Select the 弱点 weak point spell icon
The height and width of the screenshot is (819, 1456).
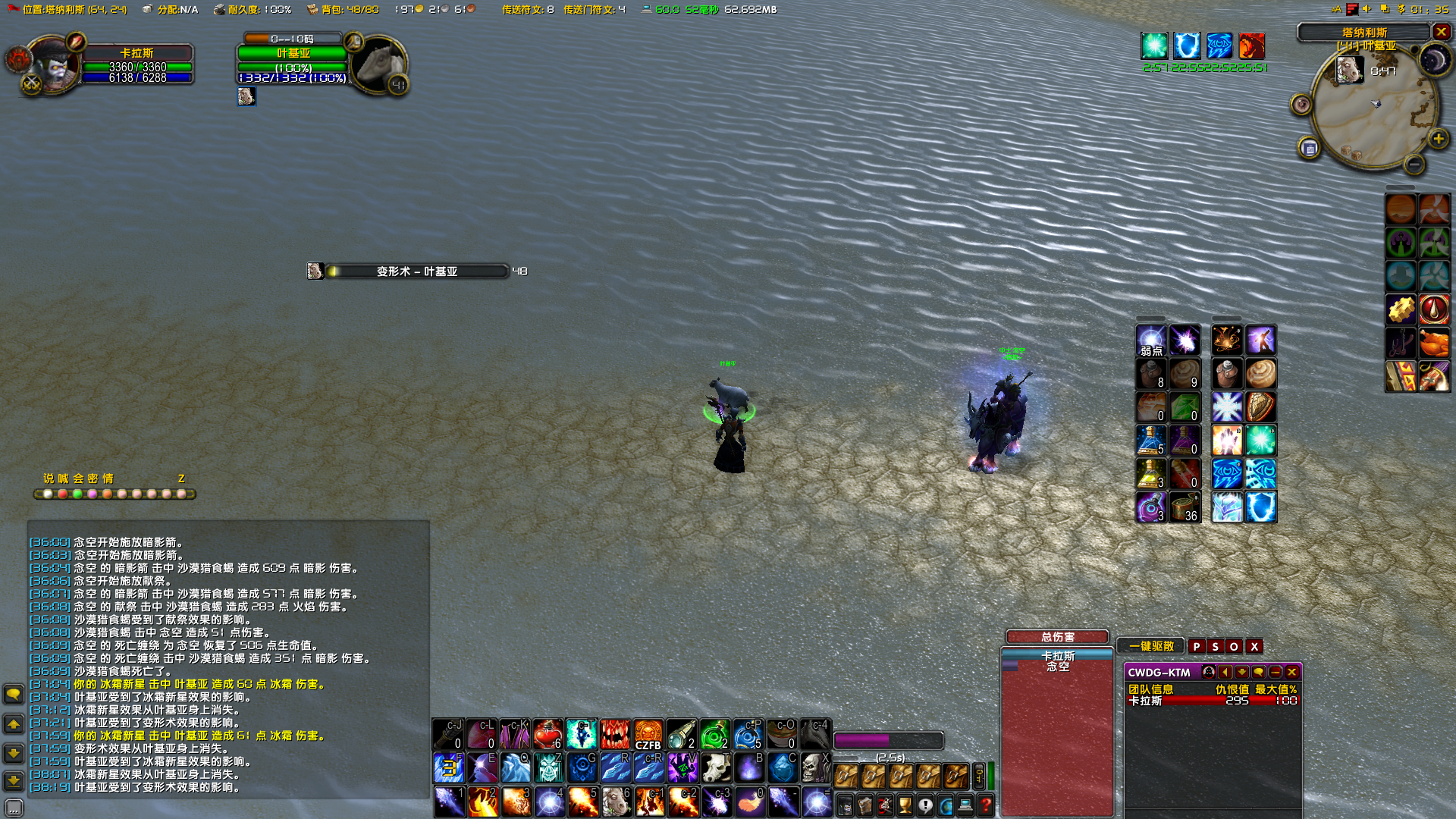(1151, 340)
